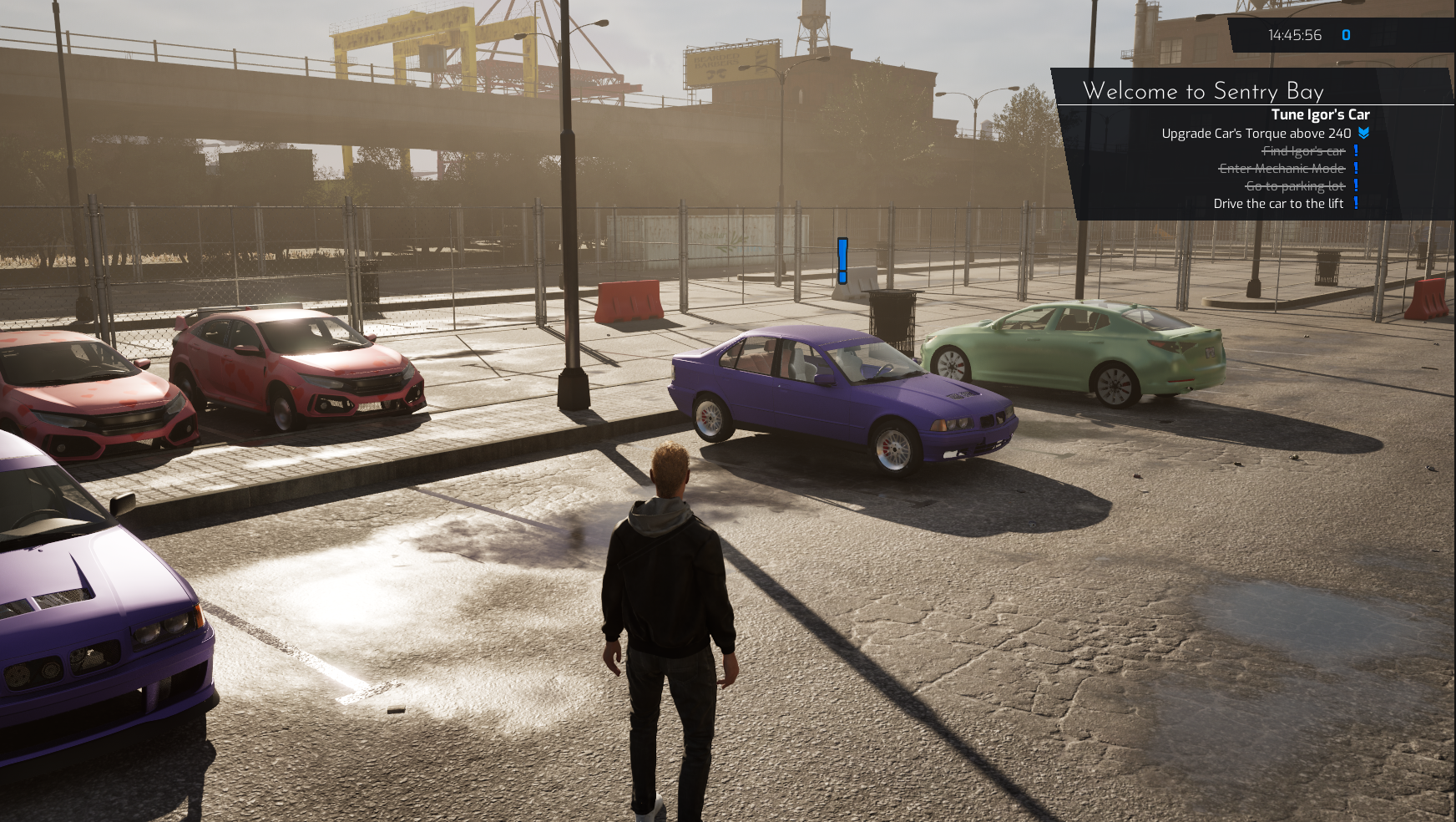Select the Tune Igor's Car quest title

click(x=1320, y=114)
